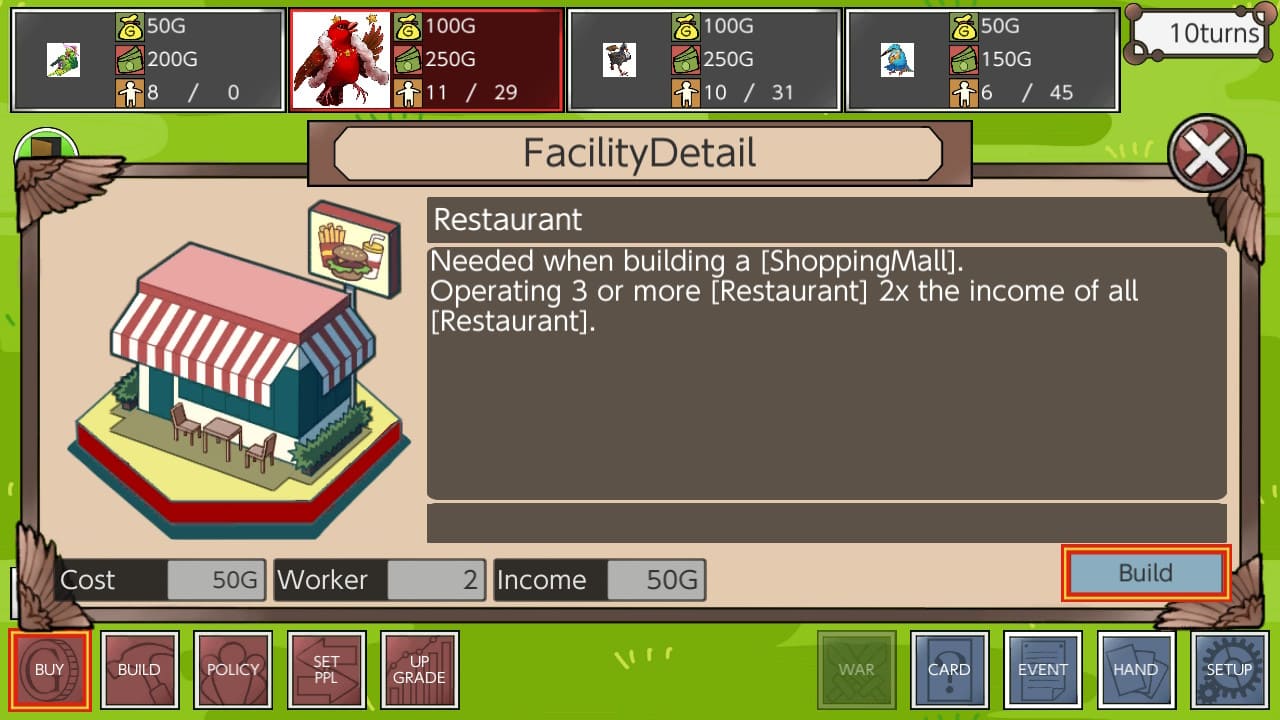1280x720 pixels.
Task: Open the UPGRADE icon
Action: [420, 669]
